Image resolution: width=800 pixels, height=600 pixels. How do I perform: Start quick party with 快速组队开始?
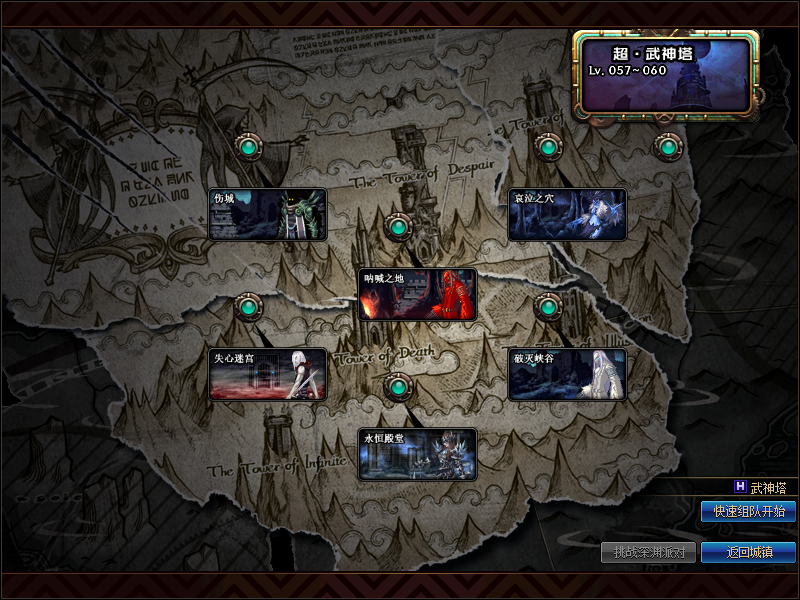[x=748, y=511]
